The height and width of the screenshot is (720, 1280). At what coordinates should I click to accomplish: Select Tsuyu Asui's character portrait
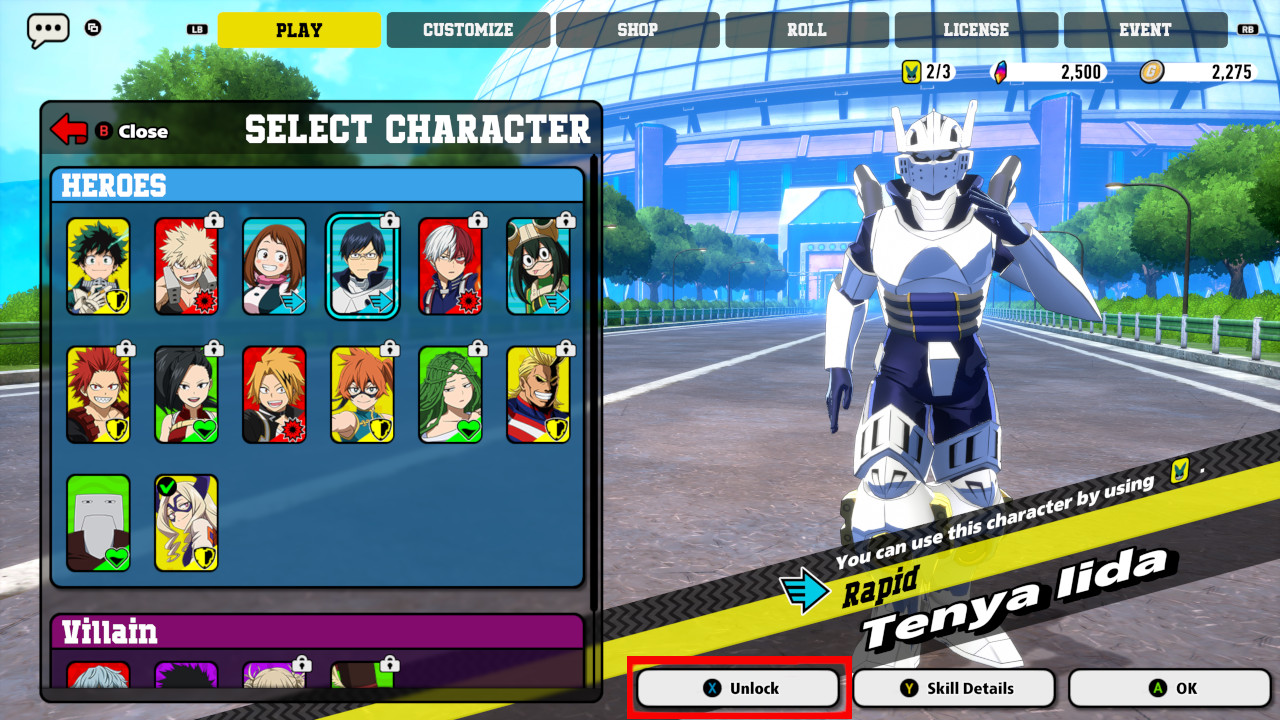539,264
